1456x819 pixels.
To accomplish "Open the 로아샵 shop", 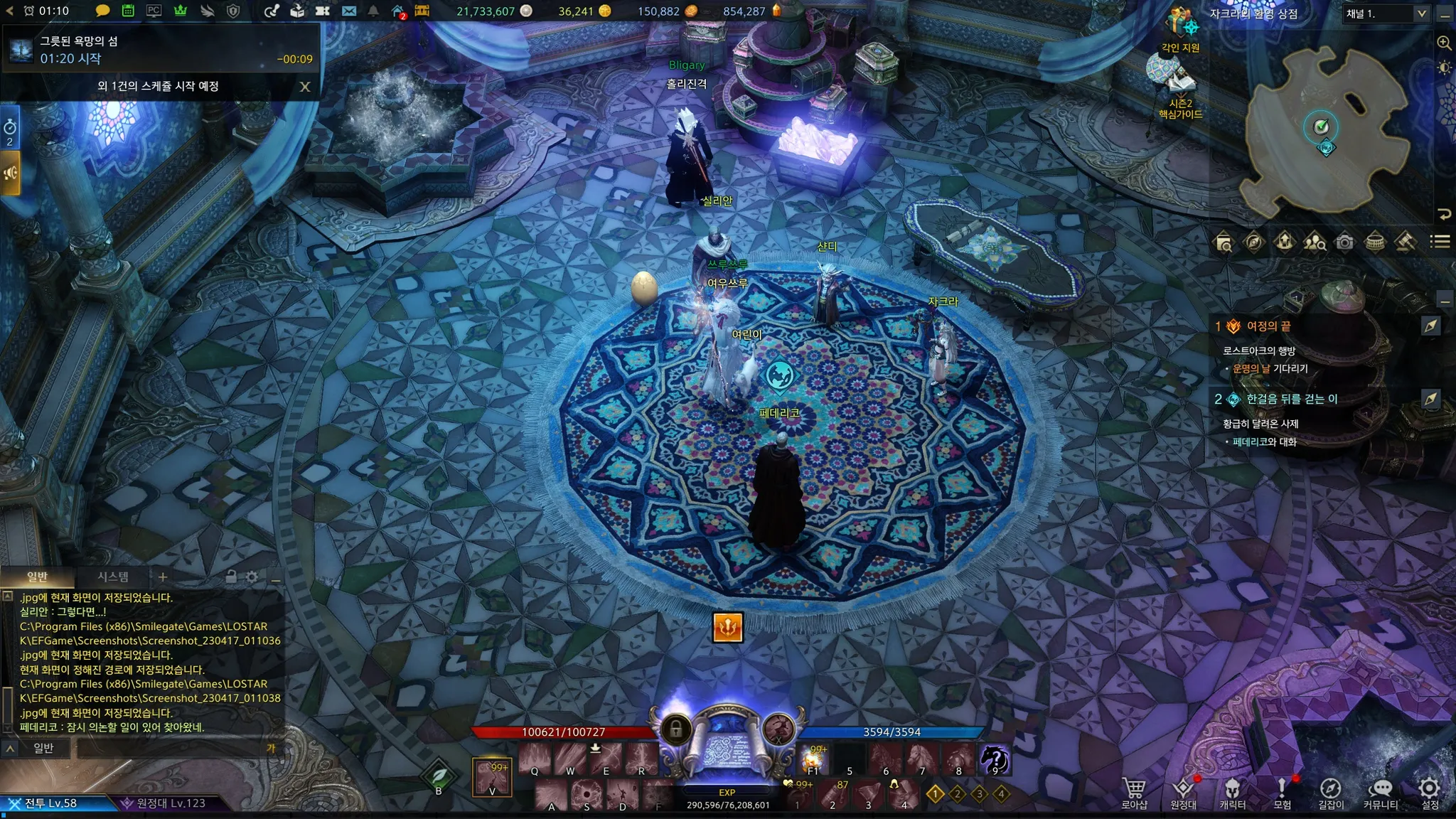I will tap(1134, 792).
